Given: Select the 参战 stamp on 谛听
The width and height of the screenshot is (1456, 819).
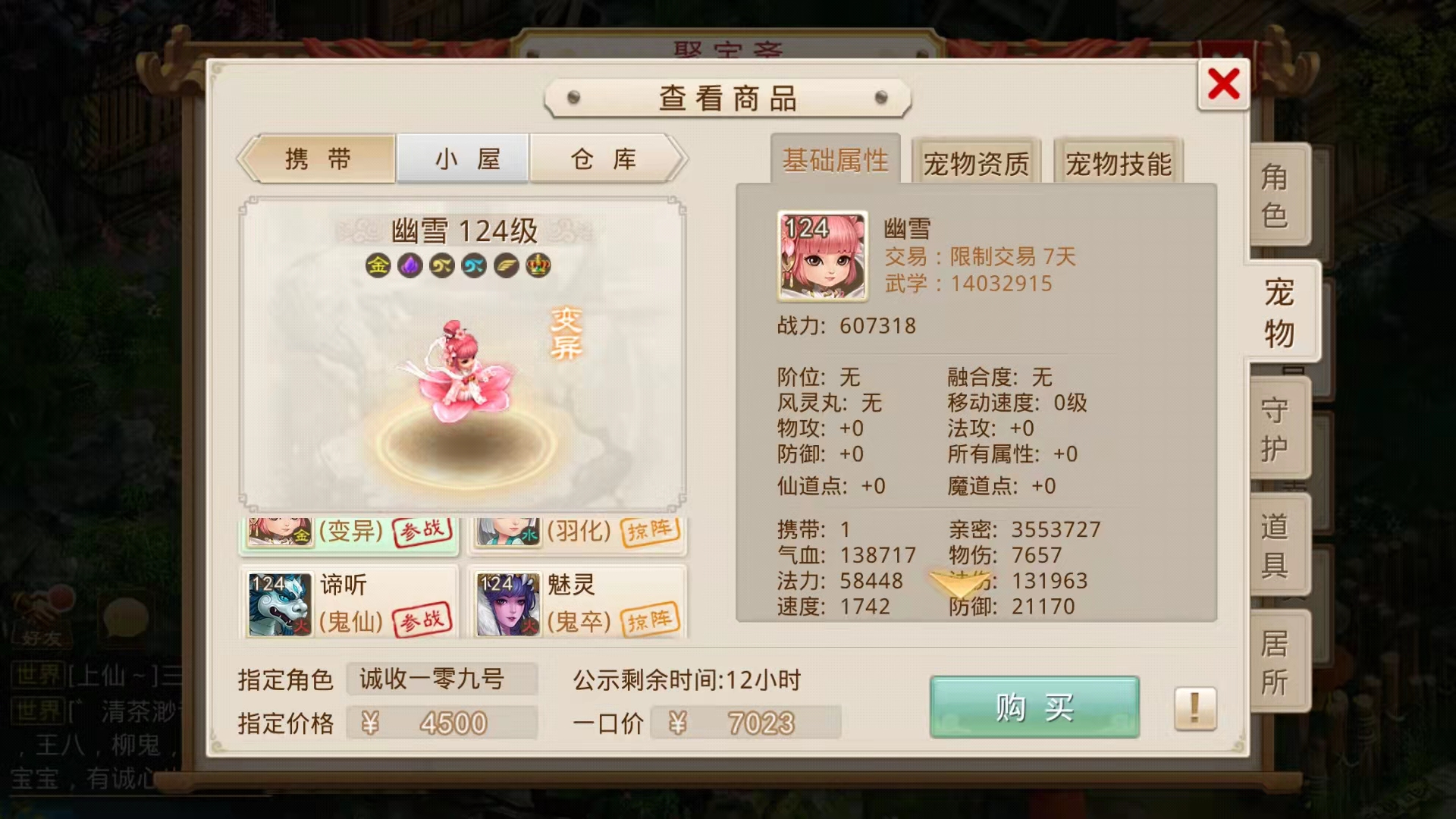Looking at the screenshot, I should 422,618.
